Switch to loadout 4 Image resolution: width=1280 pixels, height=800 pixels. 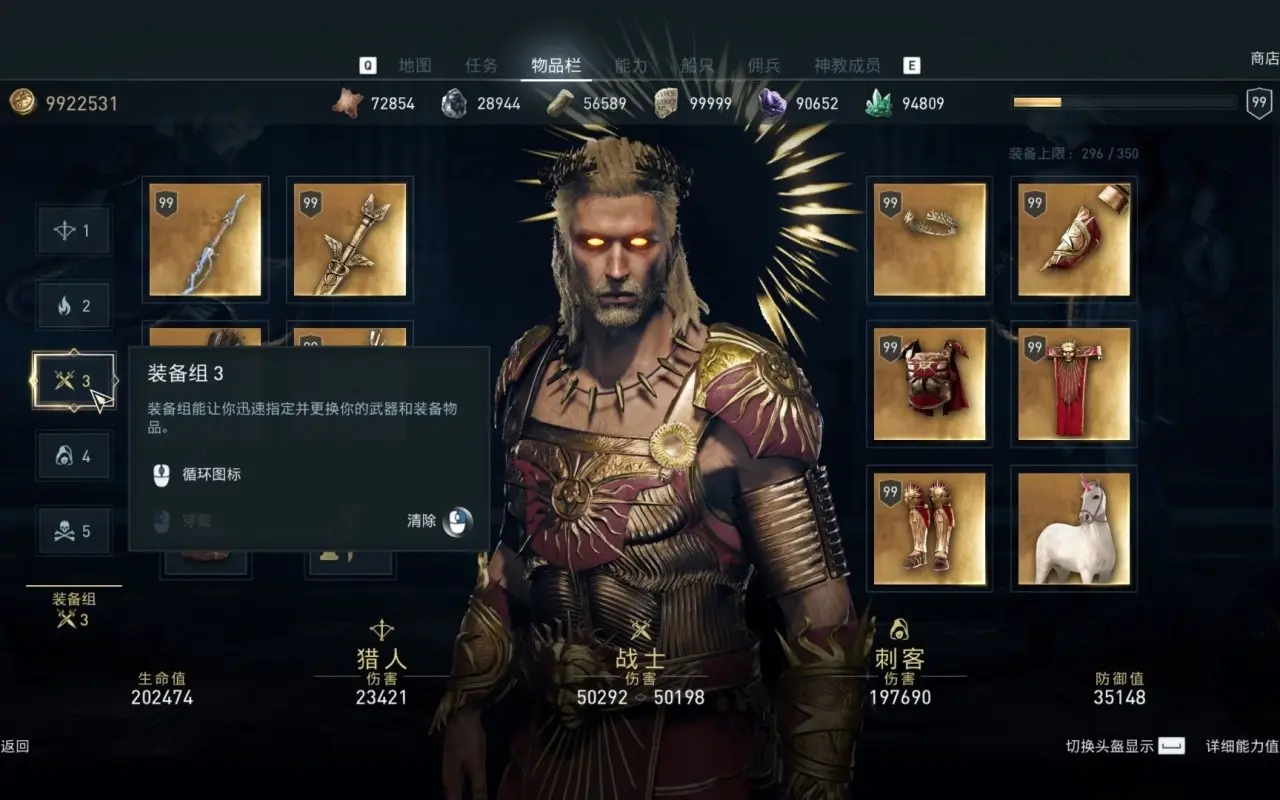point(74,456)
